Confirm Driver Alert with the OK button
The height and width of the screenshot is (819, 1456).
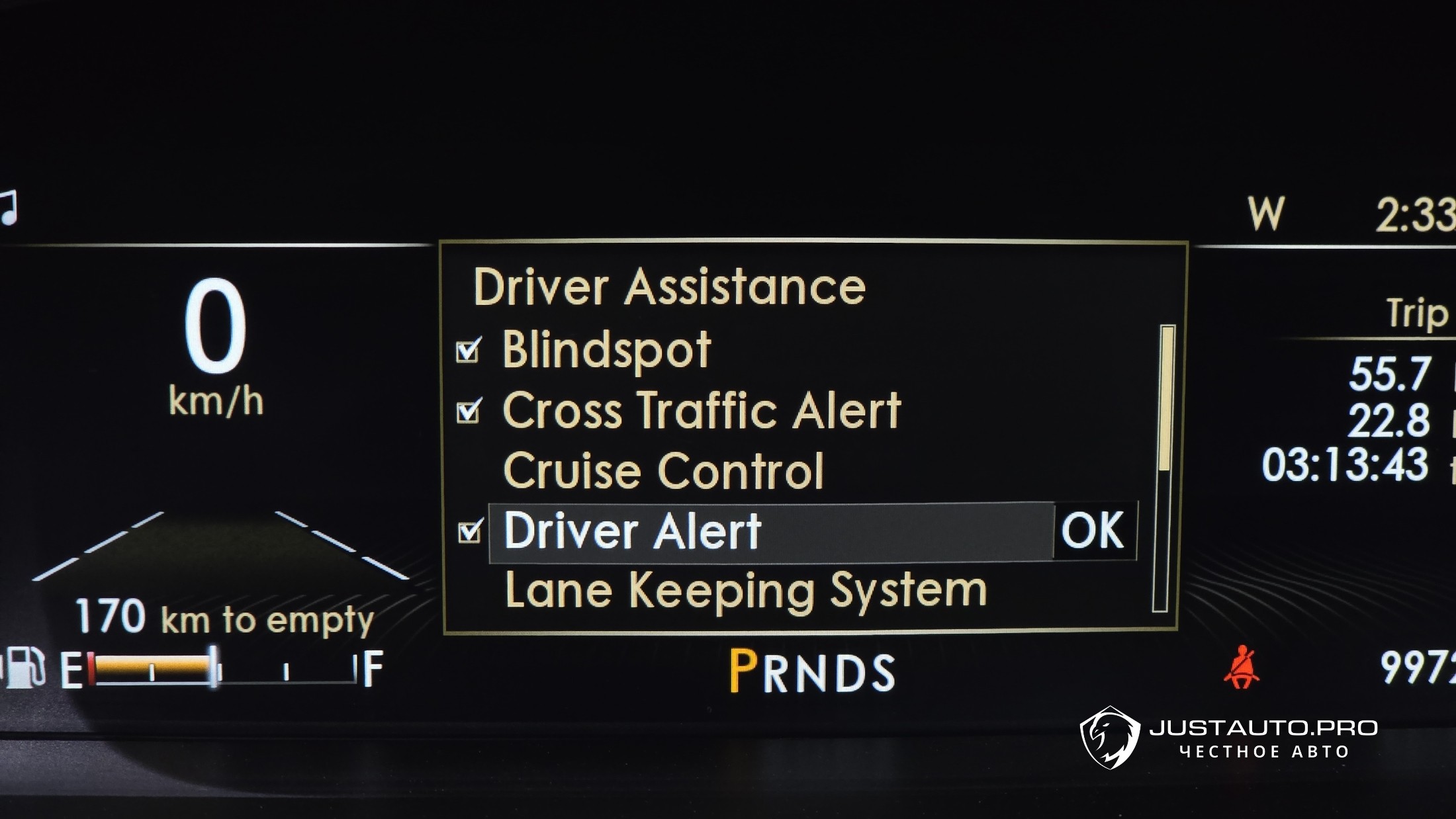[x=1093, y=531]
